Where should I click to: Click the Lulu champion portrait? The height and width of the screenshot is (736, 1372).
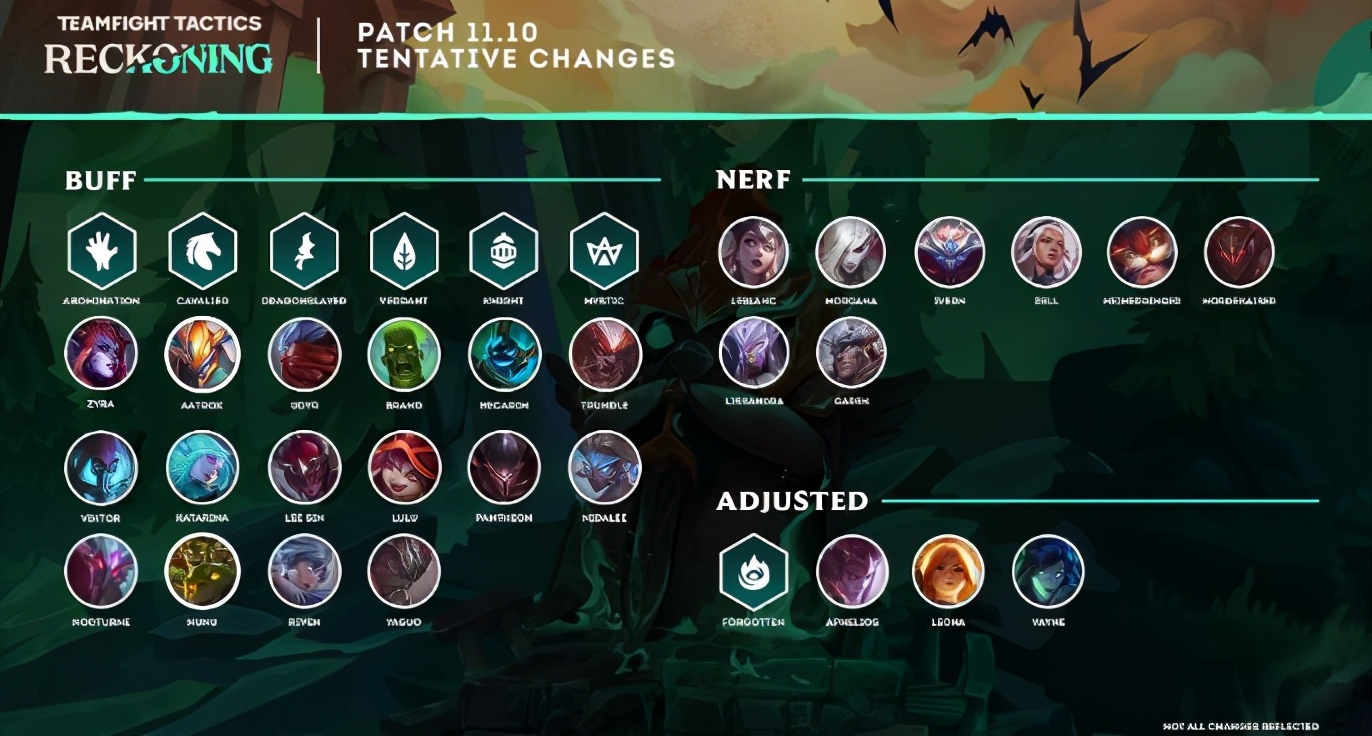pos(404,467)
